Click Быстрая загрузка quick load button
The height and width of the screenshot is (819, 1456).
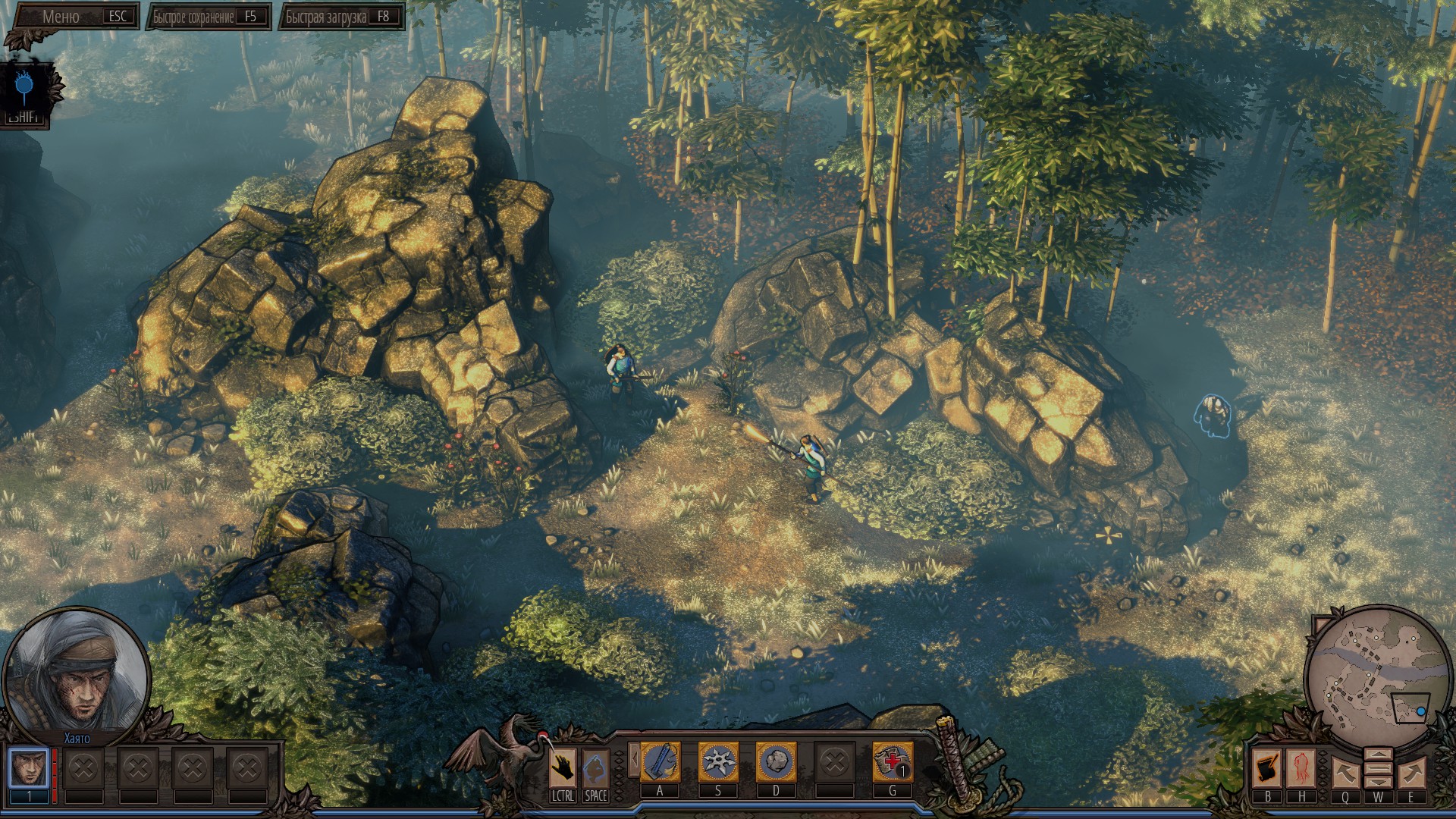[340, 17]
